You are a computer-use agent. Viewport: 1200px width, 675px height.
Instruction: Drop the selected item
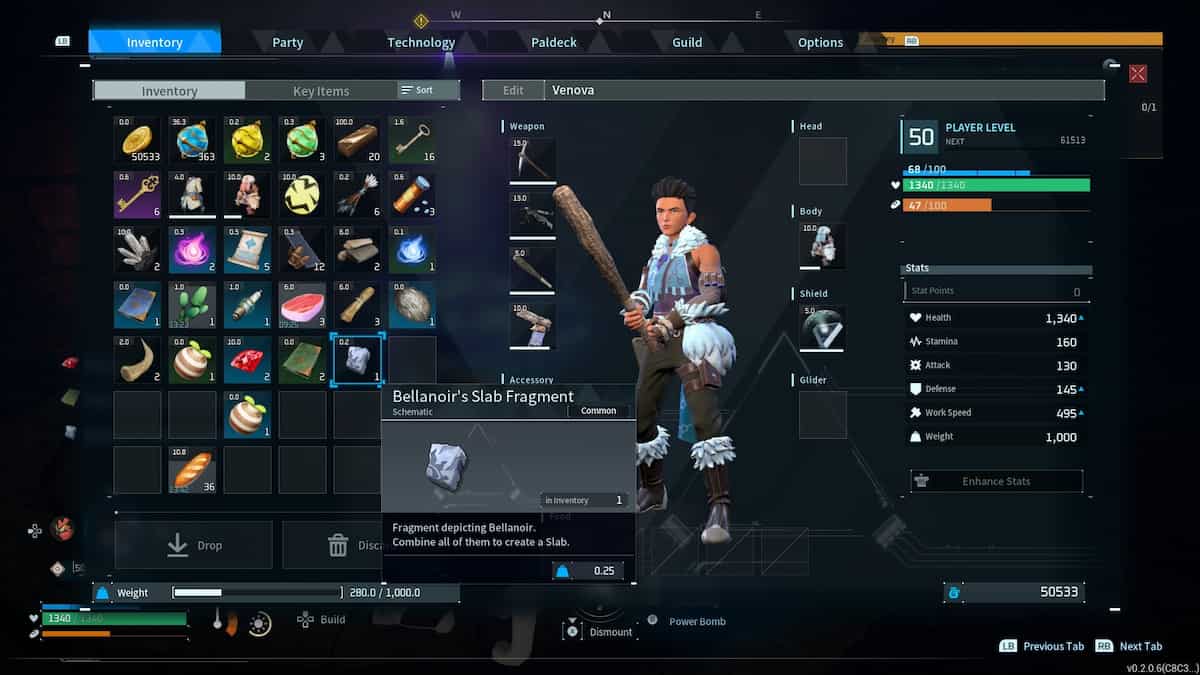[193, 545]
